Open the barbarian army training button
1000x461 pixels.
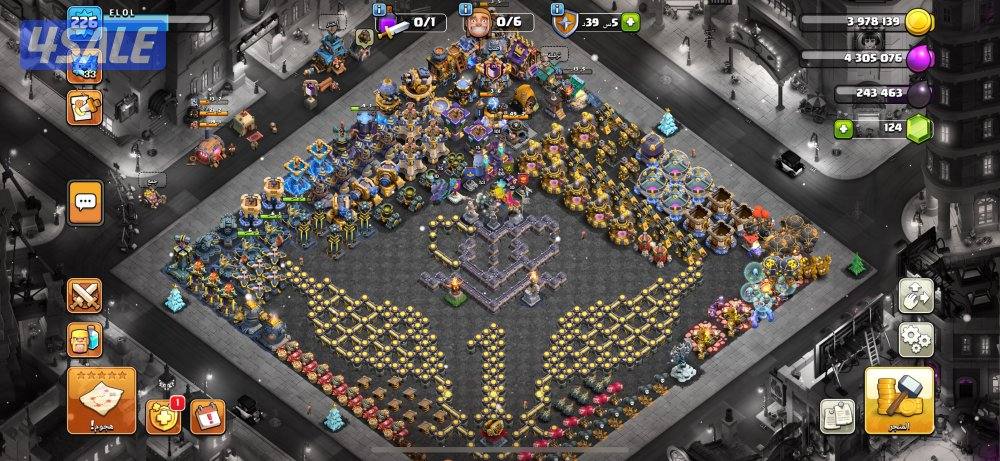point(86,339)
